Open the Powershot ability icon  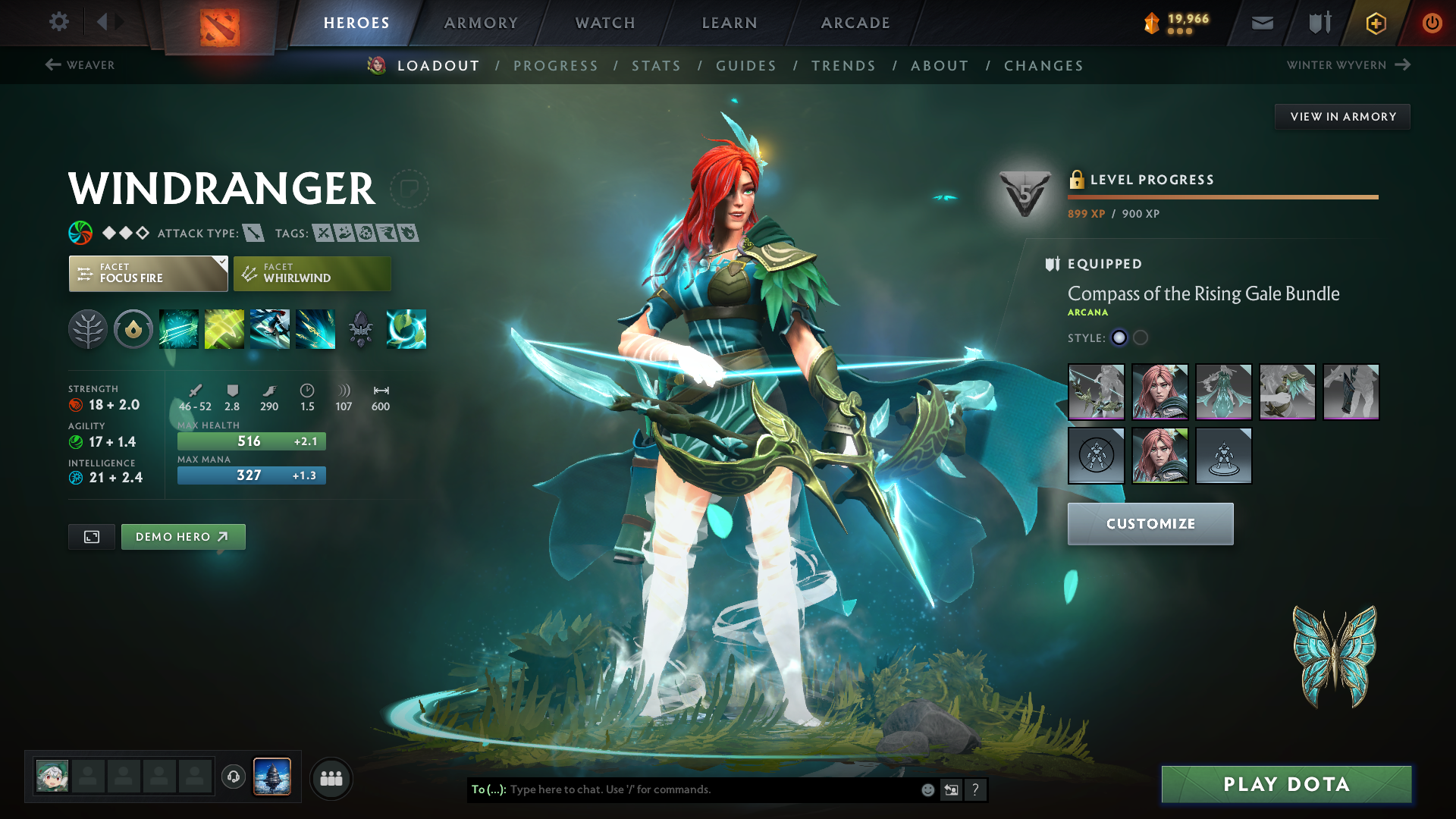coord(224,329)
